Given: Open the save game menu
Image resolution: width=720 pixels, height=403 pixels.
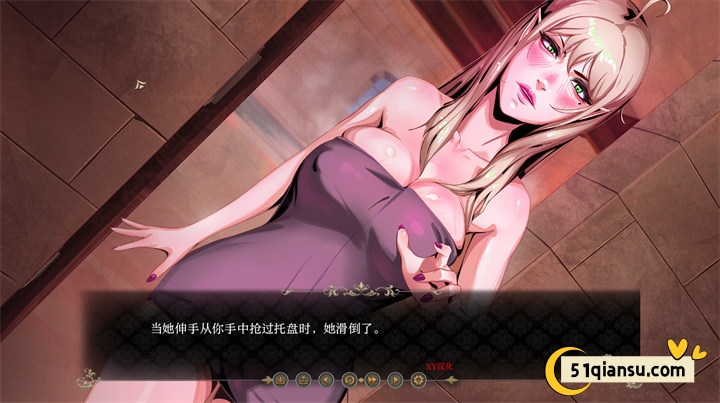Looking at the screenshot, I should [280, 380].
